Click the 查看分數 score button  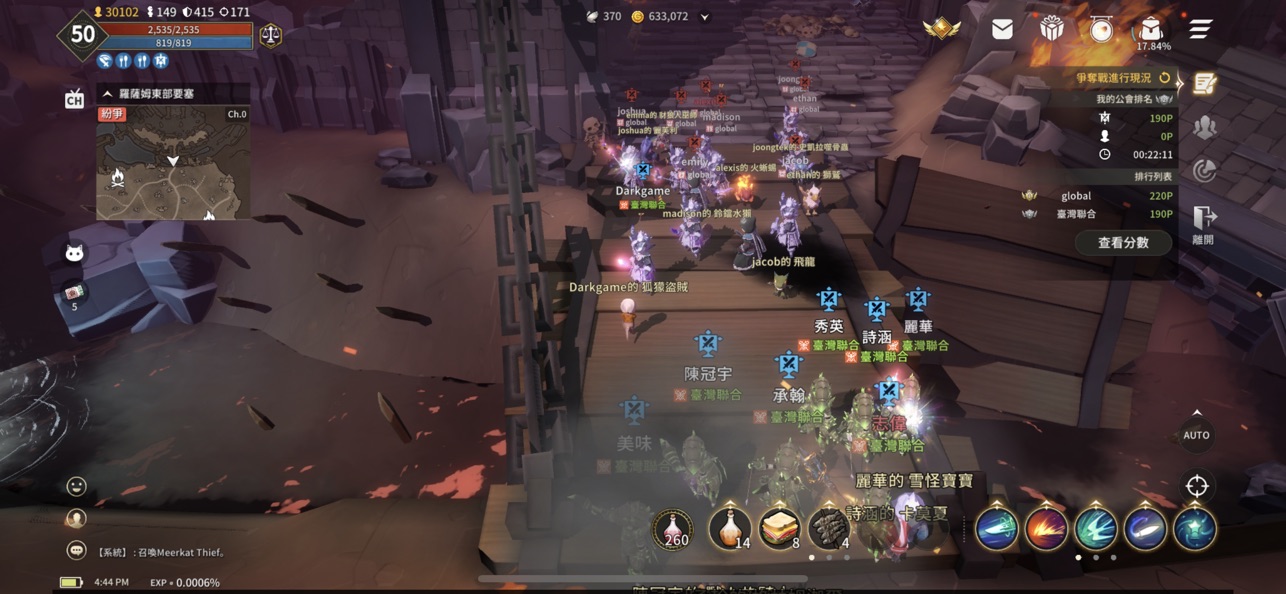1123,242
